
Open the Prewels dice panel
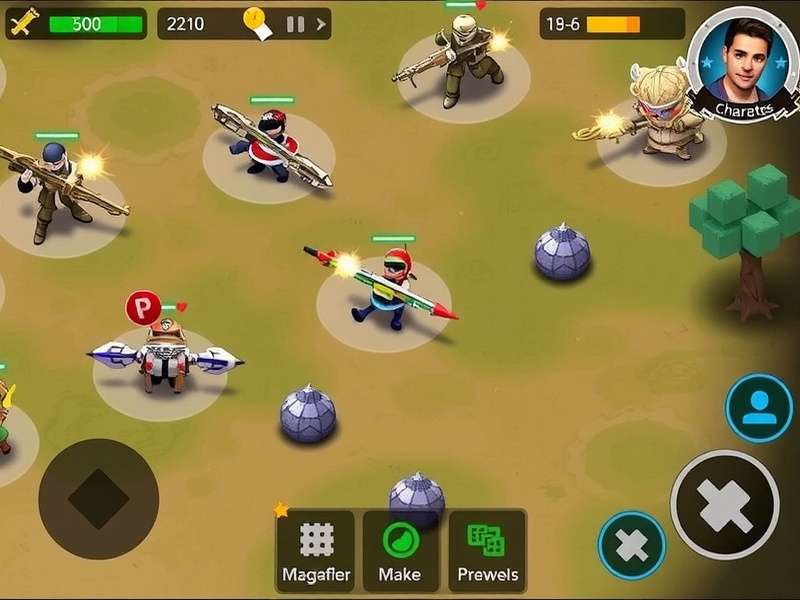487,550
